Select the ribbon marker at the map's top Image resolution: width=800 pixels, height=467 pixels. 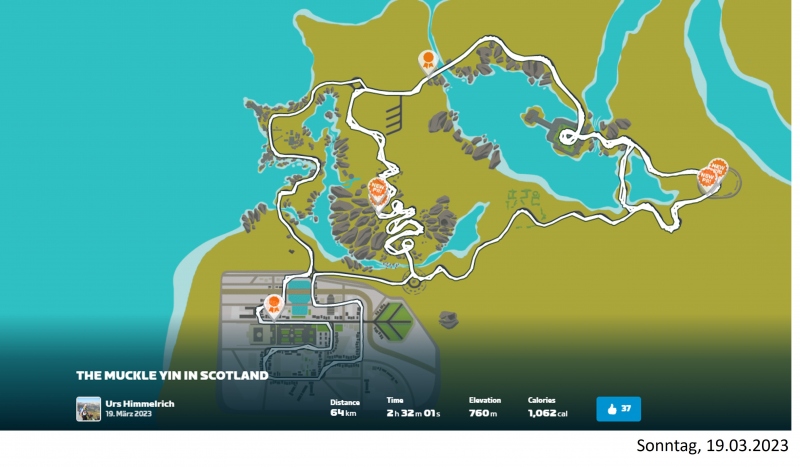click(x=428, y=61)
